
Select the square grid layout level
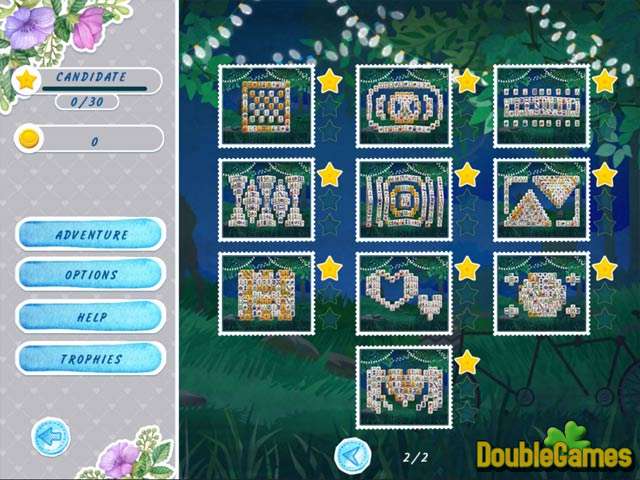click(265, 106)
